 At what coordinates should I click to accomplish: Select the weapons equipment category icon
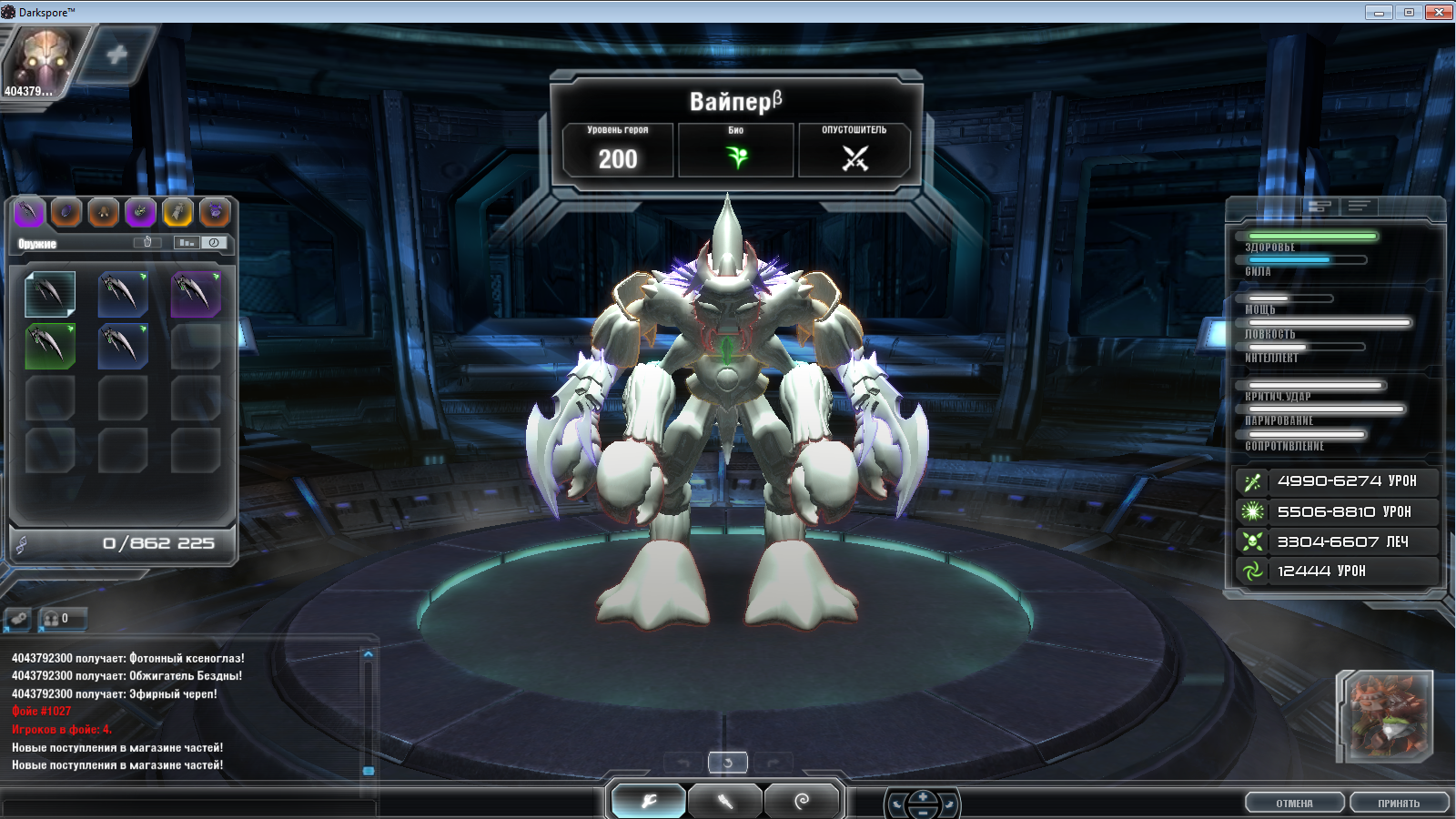click(30, 215)
